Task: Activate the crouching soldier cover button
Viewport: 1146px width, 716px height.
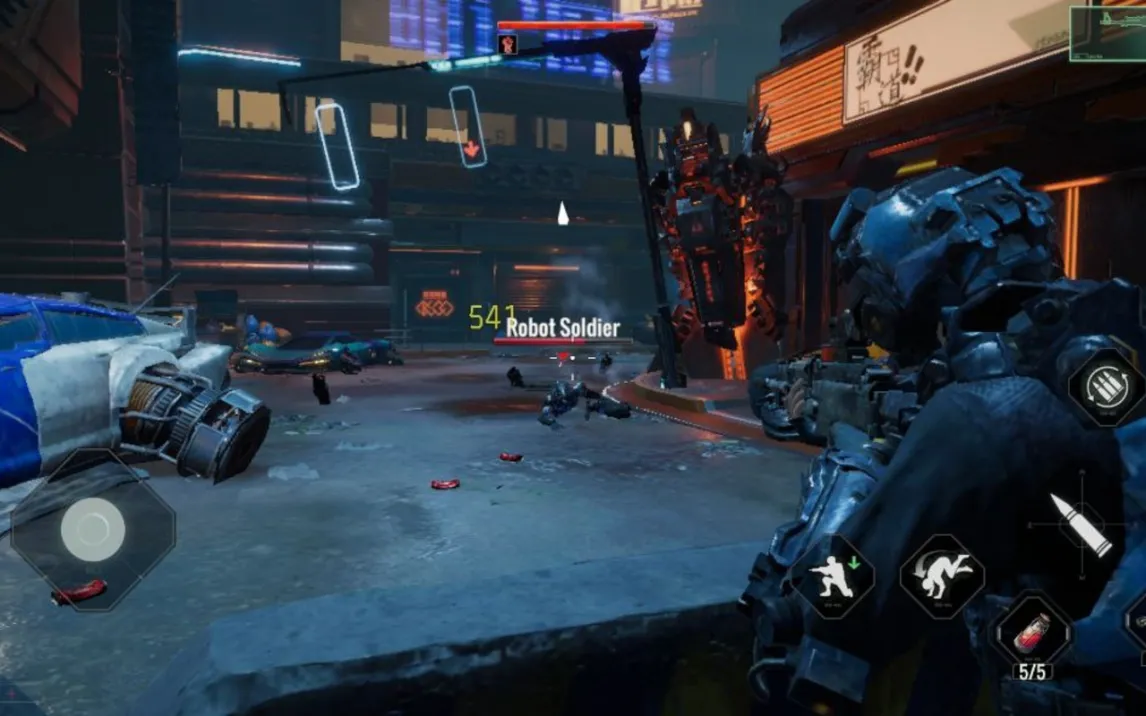Action: click(833, 577)
